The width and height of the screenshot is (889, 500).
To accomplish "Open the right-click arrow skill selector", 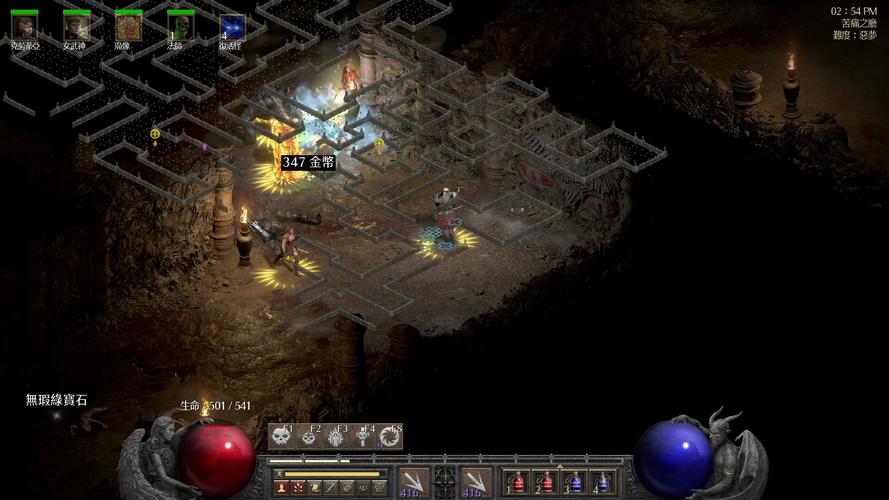I will tap(476, 482).
